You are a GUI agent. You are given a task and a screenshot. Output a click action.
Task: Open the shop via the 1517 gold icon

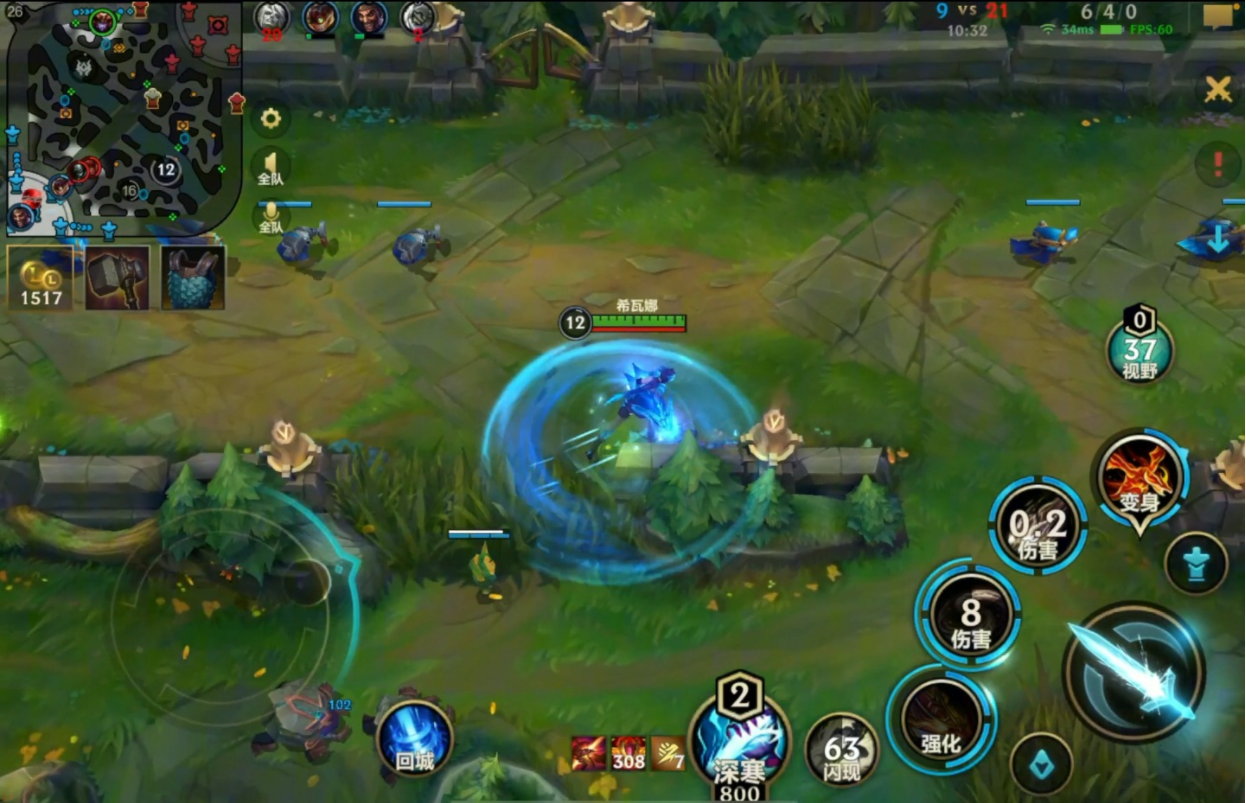(40, 278)
